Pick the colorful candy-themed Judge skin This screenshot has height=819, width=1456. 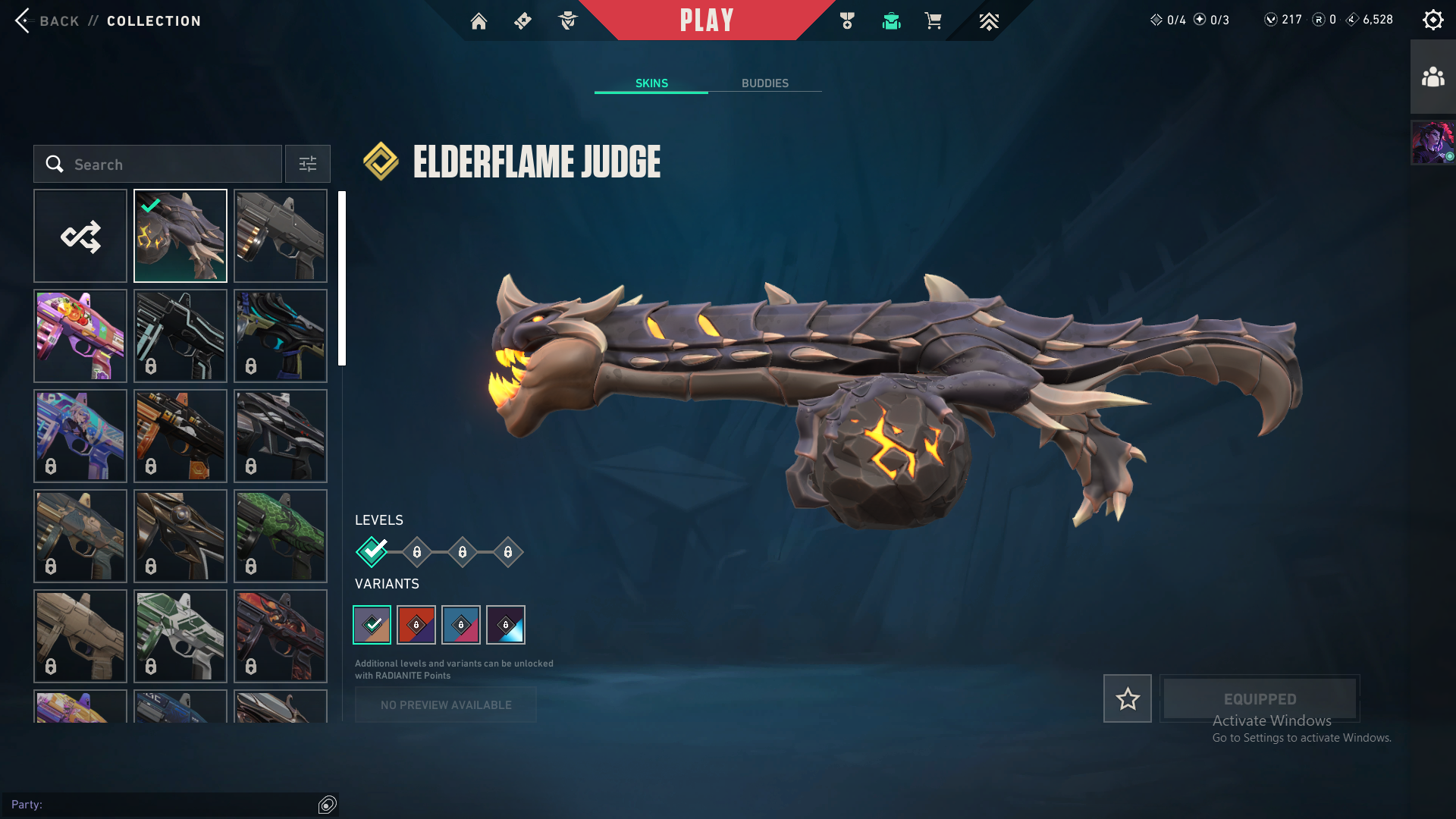[80, 336]
